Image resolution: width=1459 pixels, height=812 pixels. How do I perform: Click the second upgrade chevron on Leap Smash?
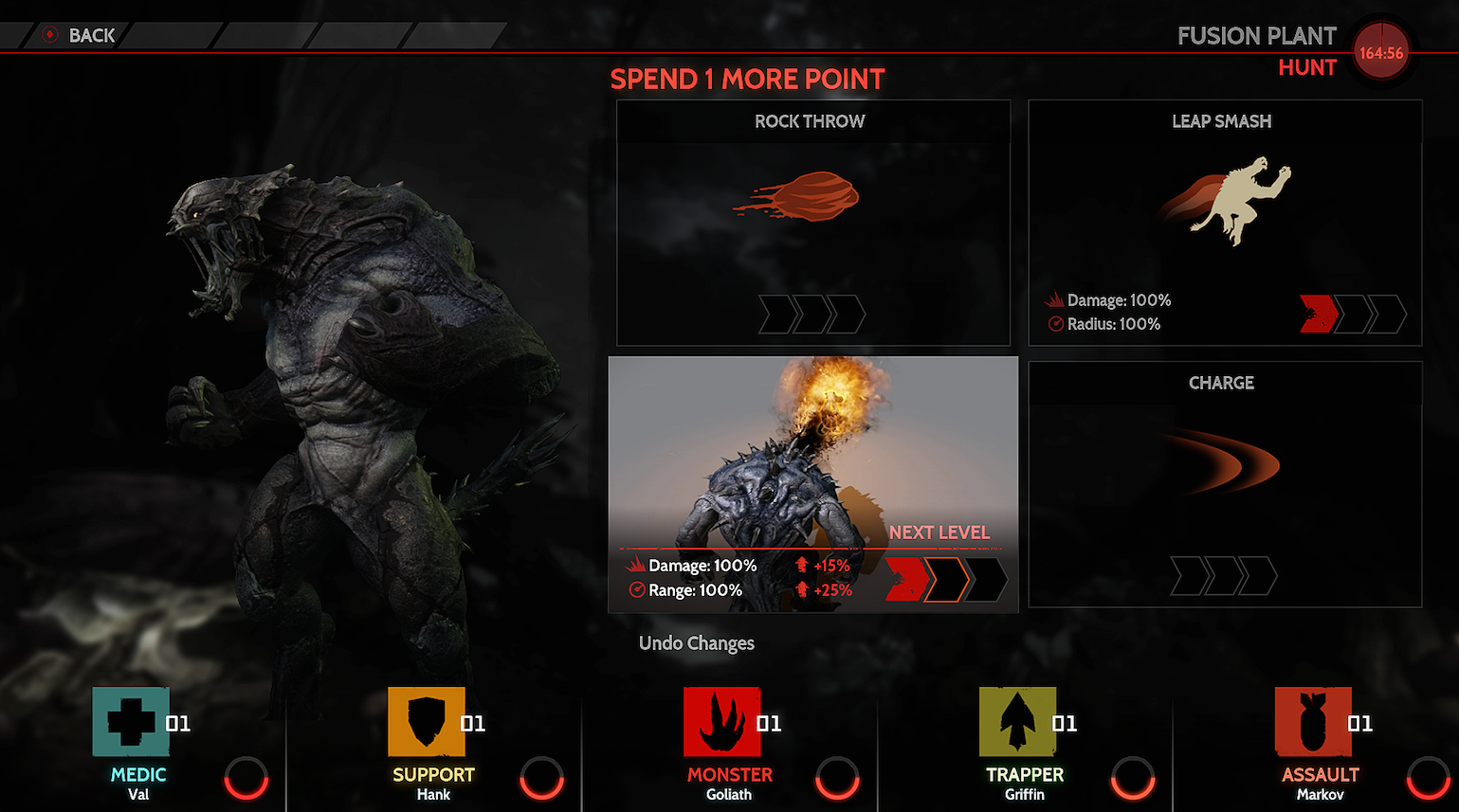pos(1353,314)
